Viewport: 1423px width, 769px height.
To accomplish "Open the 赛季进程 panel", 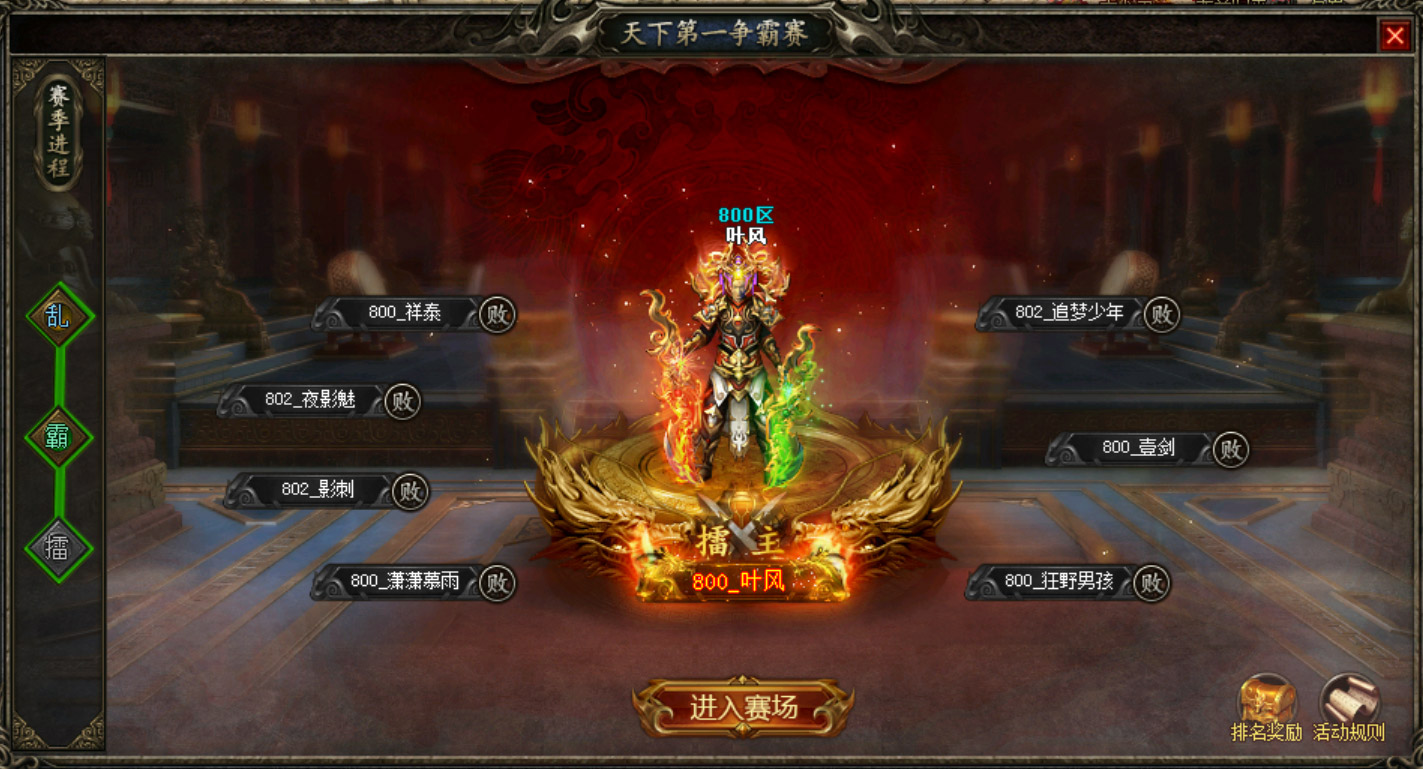I will tap(59, 131).
